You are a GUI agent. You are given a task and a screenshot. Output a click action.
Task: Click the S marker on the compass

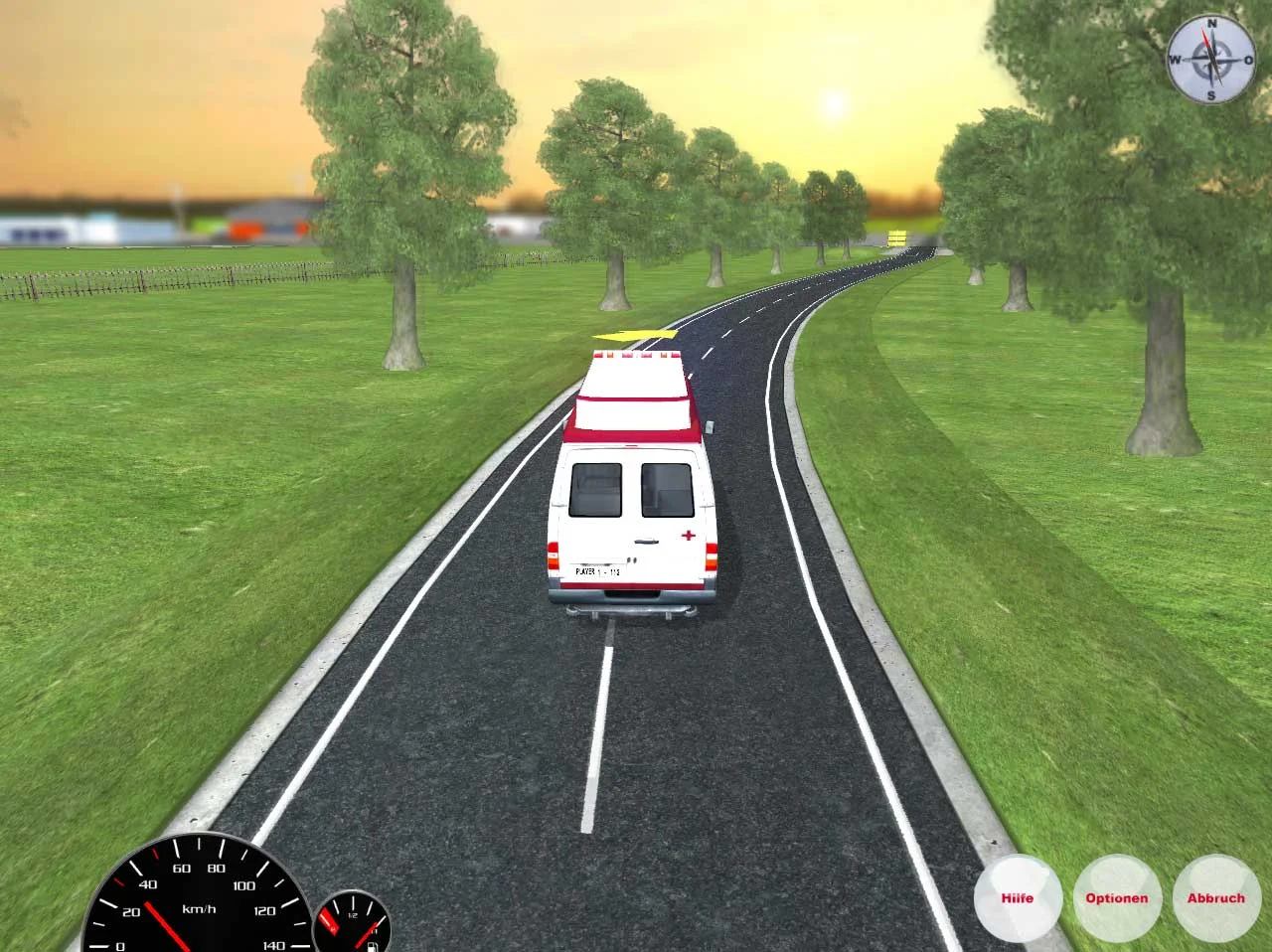(1211, 93)
